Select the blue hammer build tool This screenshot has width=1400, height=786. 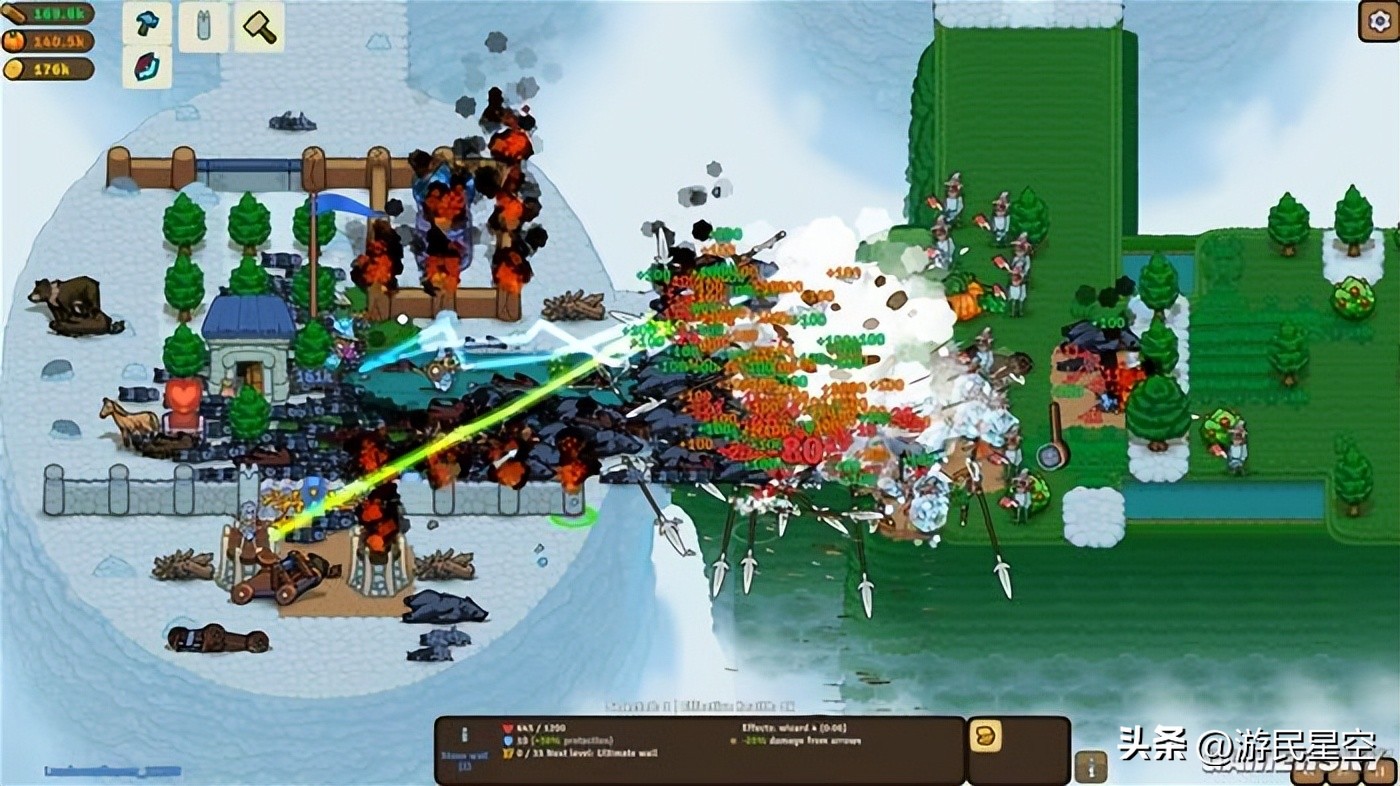(x=147, y=24)
